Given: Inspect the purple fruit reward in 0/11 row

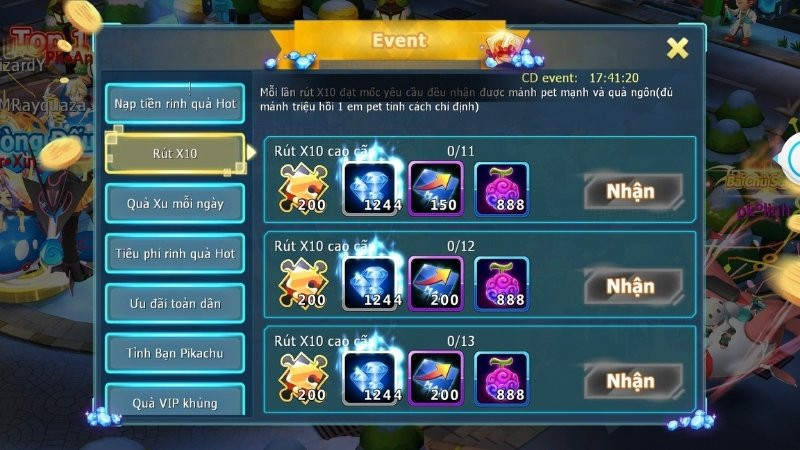Looking at the screenshot, I should (x=500, y=188).
